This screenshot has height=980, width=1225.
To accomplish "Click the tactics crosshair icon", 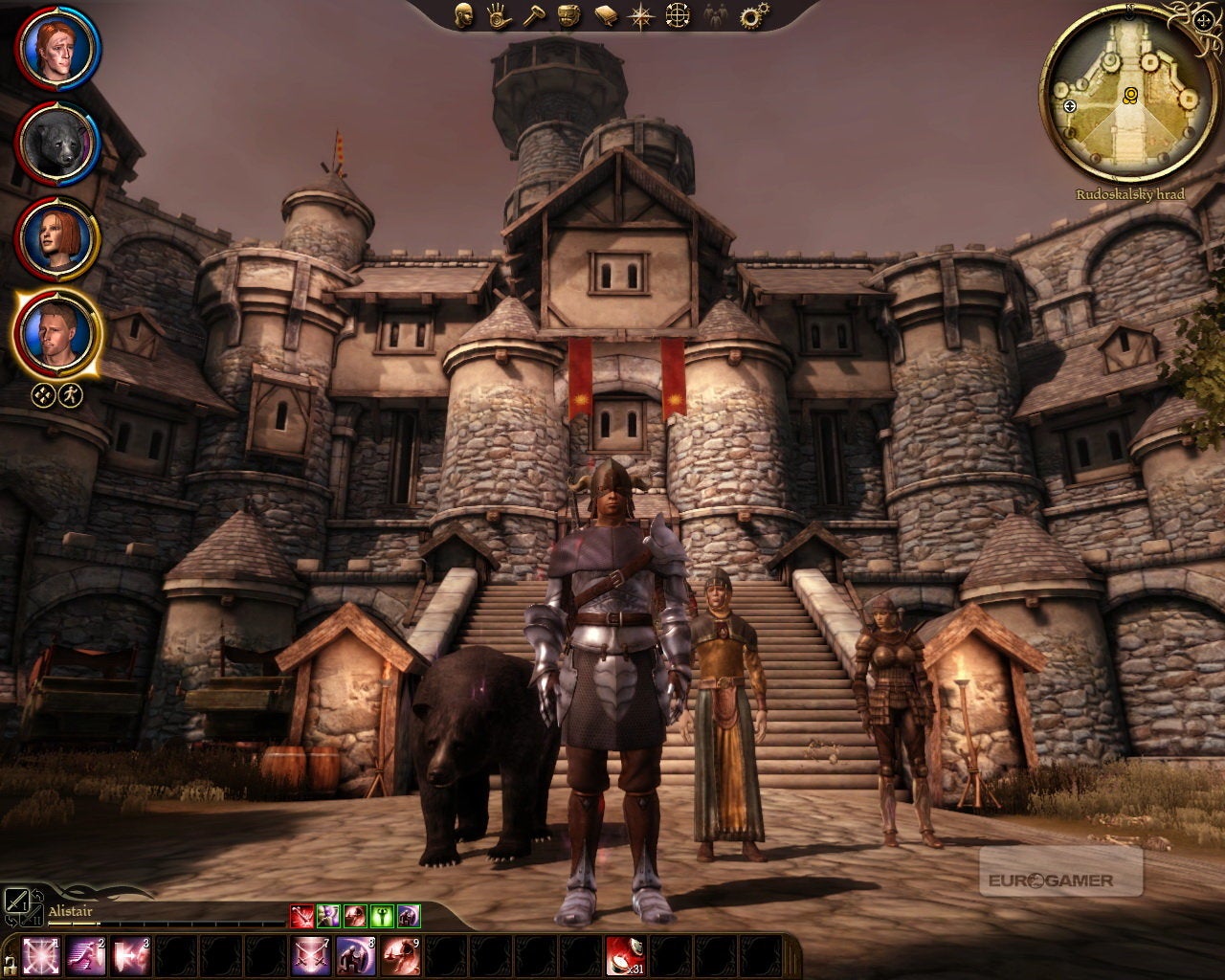I will point(678,14).
